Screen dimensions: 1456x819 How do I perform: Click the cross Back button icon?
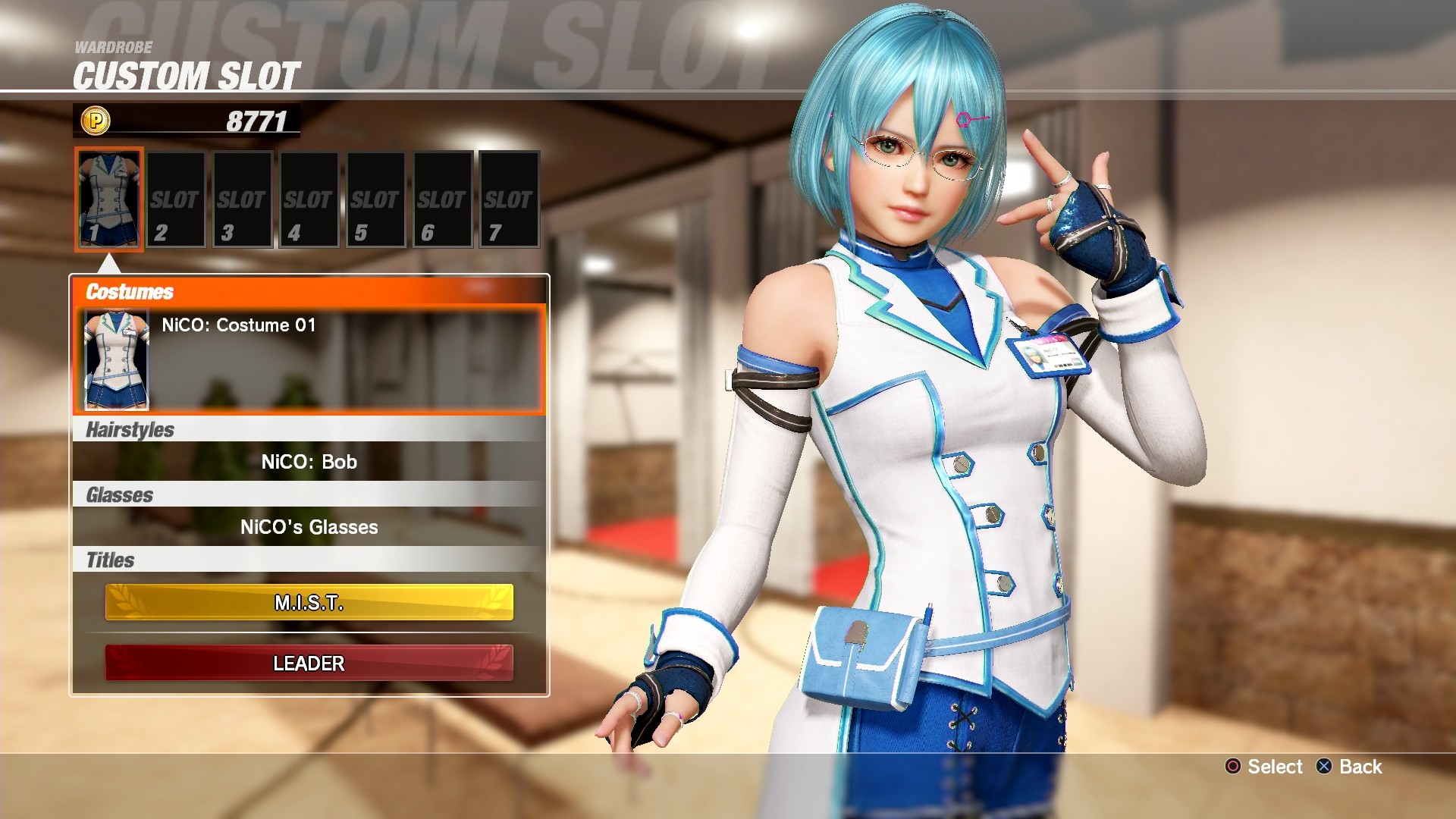(1323, 767)
